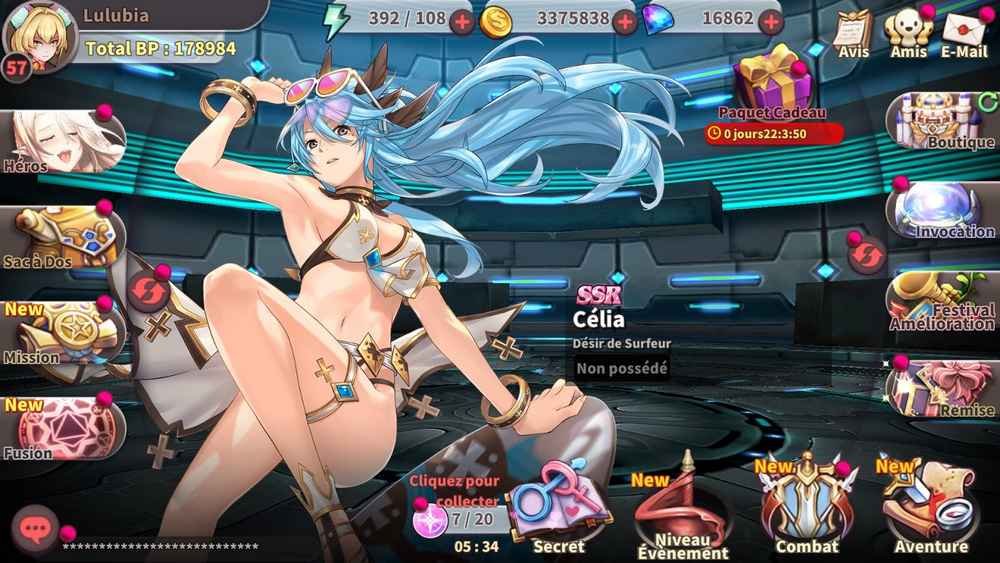Enter the Combat menu
Image resolution: width=1000 pixels, height=563 pixels.
click(806, 512)
